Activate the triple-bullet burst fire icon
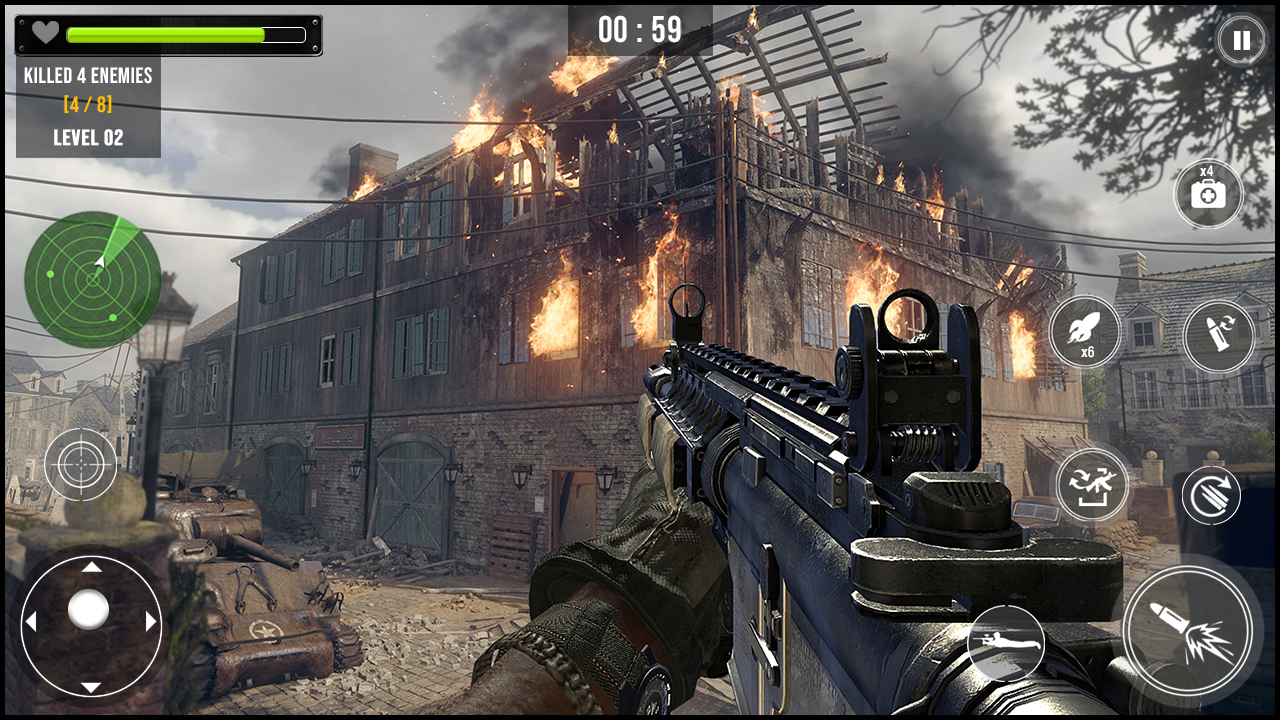The image size is (1280, 720). [x=1210, y=495]
